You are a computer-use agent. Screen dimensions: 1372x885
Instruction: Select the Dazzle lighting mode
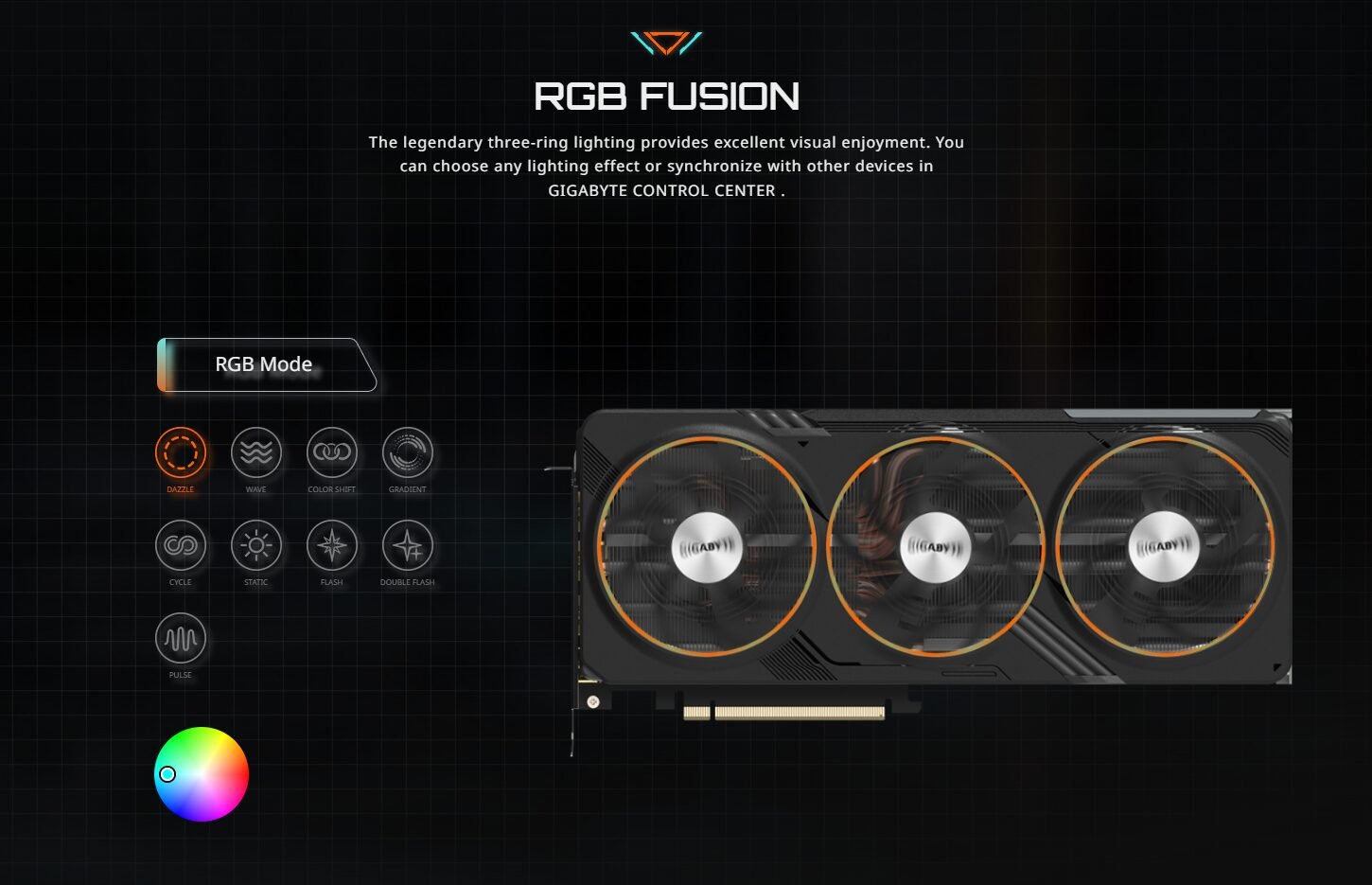click(x=181, y=452)
